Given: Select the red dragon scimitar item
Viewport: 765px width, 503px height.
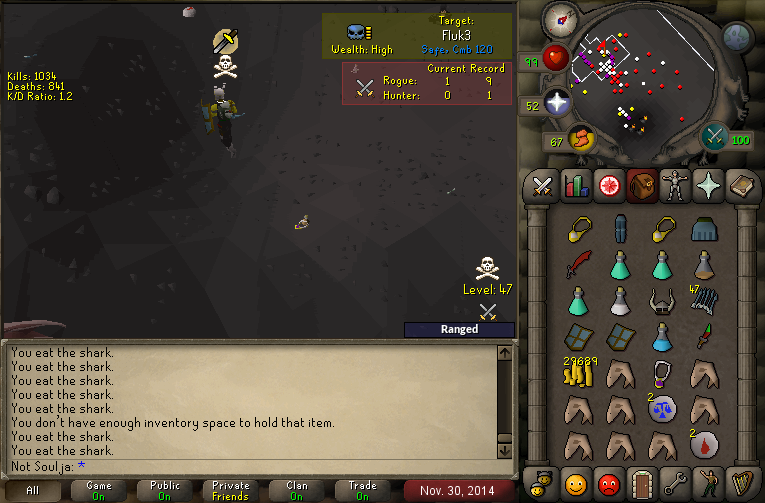Looking at the screenshot, I should [578, 265].
